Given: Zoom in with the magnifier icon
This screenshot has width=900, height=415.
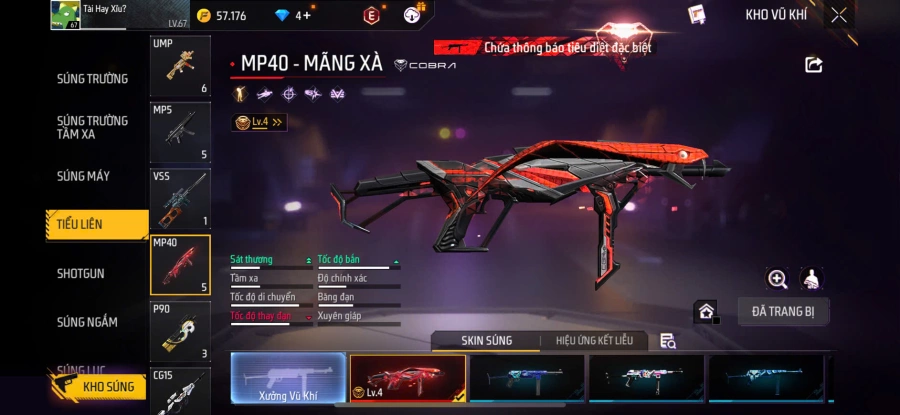Looking at the screenshot, I should pos(777,279).
